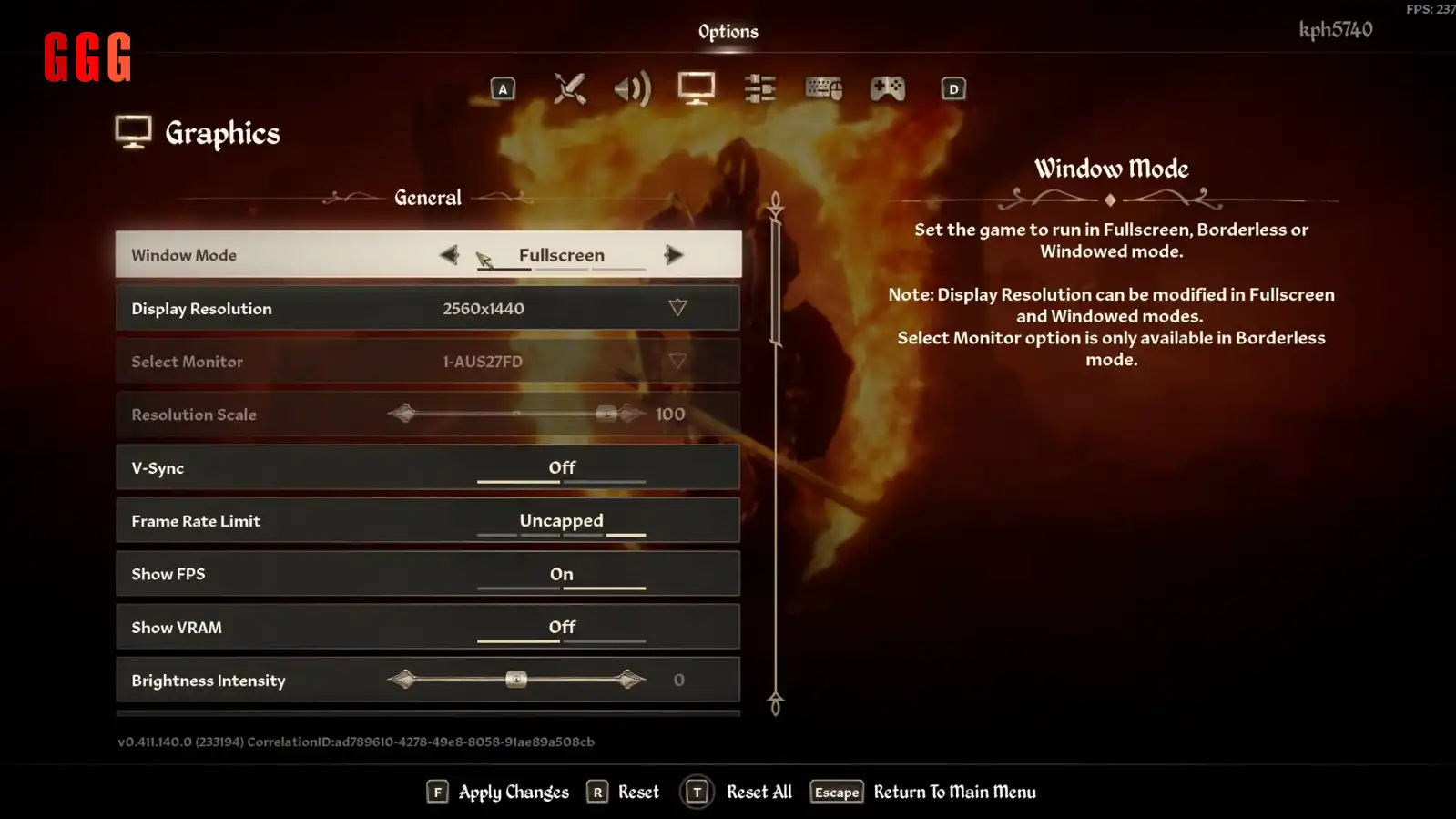
Task: Toggle the V-Sync setting
Action: tap(561, 468)
